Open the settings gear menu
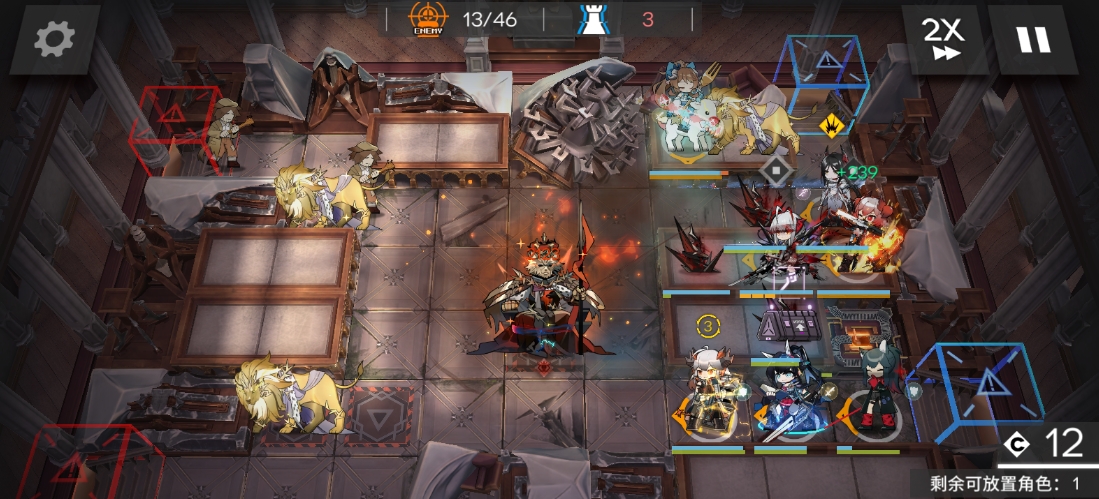This screenshot has width=1099, height=499. pyautogui.click(x=54, y=40)
